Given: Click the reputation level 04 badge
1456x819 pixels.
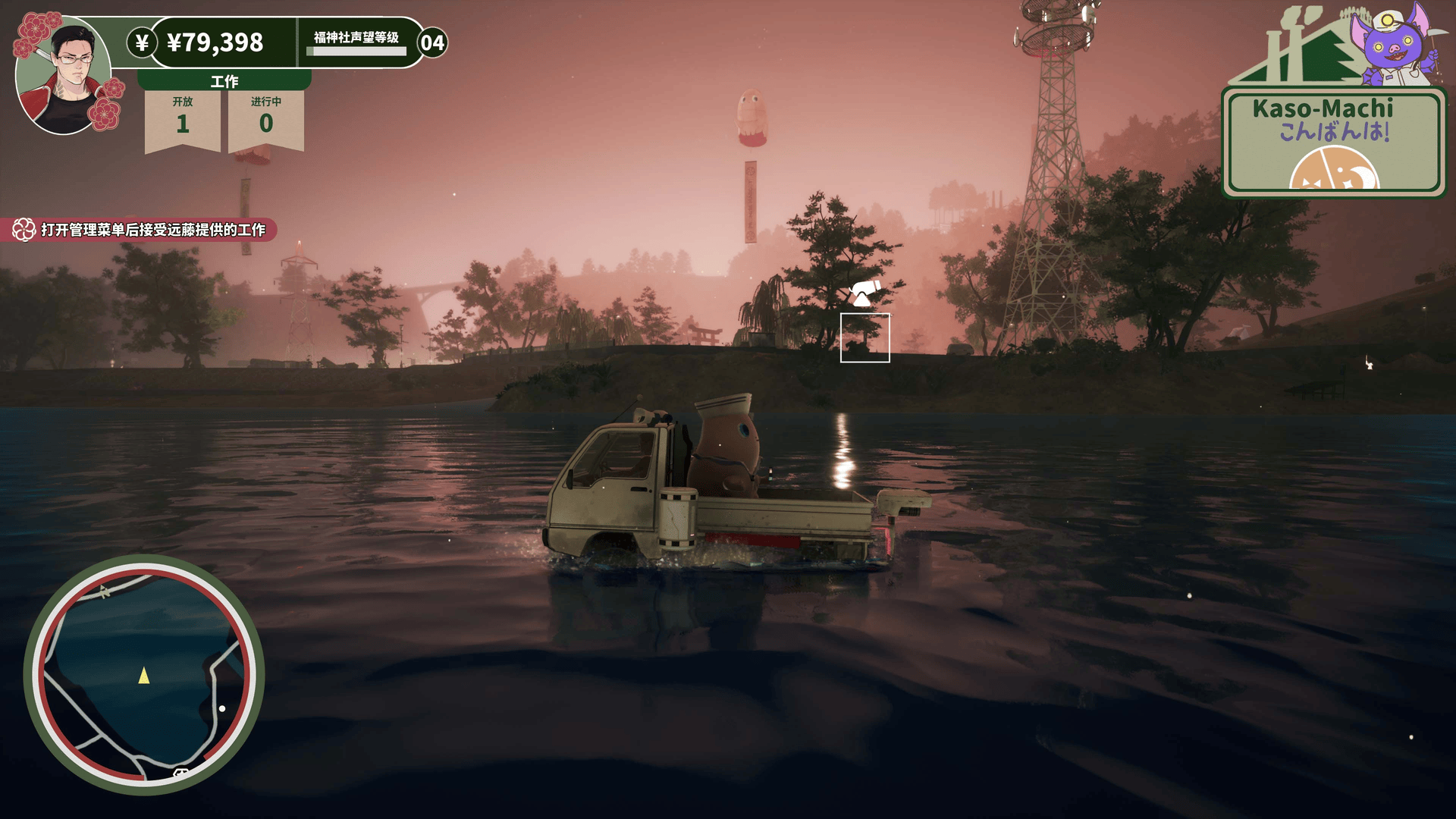Looking at the screenshot, I should (x=432, y=42).
